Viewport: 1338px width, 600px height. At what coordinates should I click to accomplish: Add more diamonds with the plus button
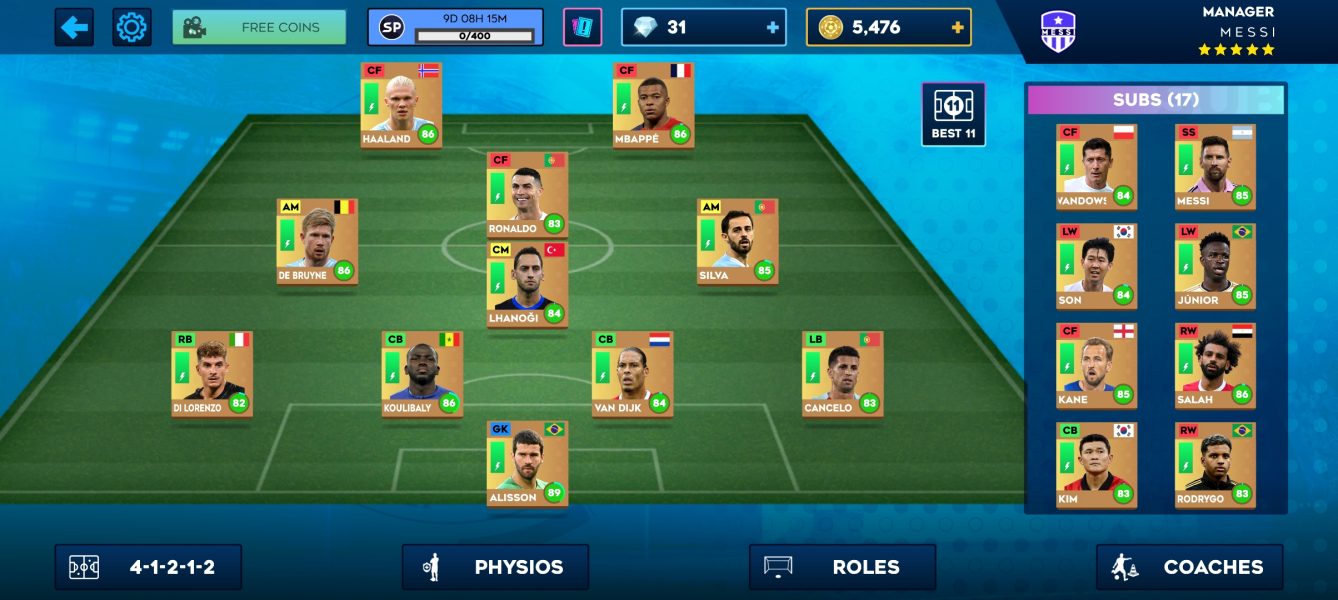coord(772,28)
